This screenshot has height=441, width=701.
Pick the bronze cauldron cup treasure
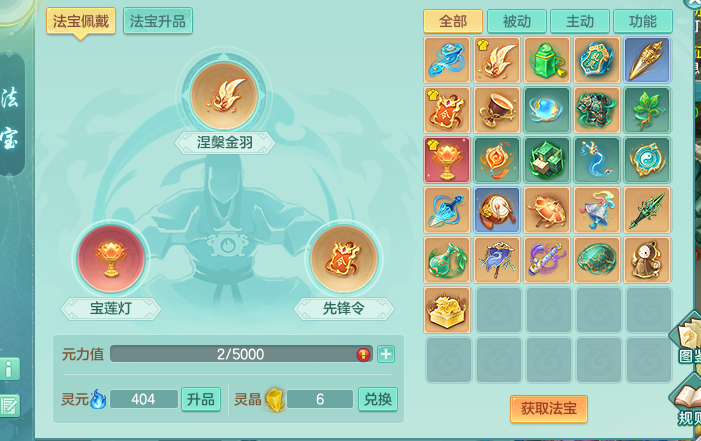[x=497, y=110]
